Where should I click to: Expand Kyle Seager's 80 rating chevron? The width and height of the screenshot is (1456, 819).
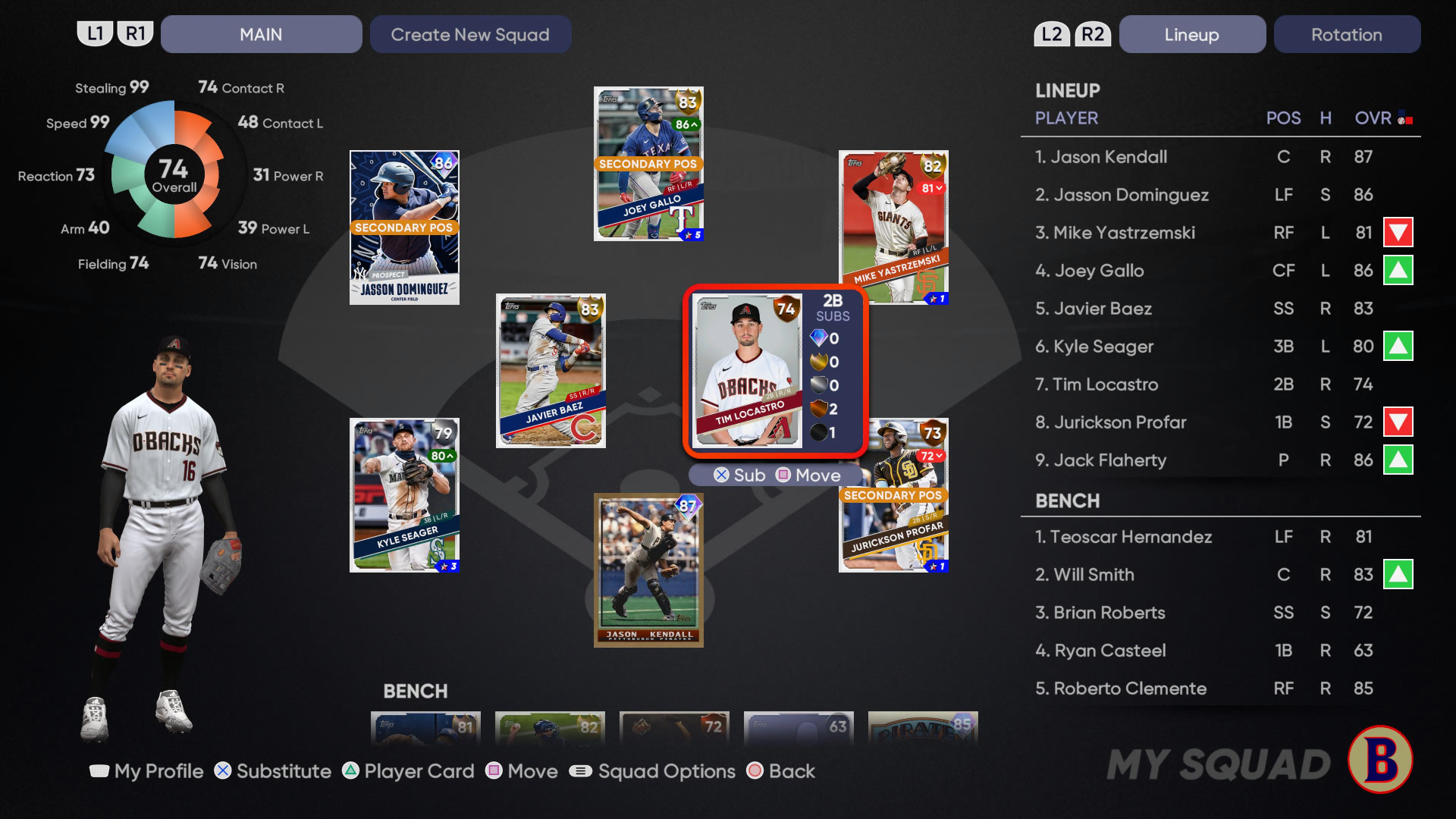tap(442, 457)
